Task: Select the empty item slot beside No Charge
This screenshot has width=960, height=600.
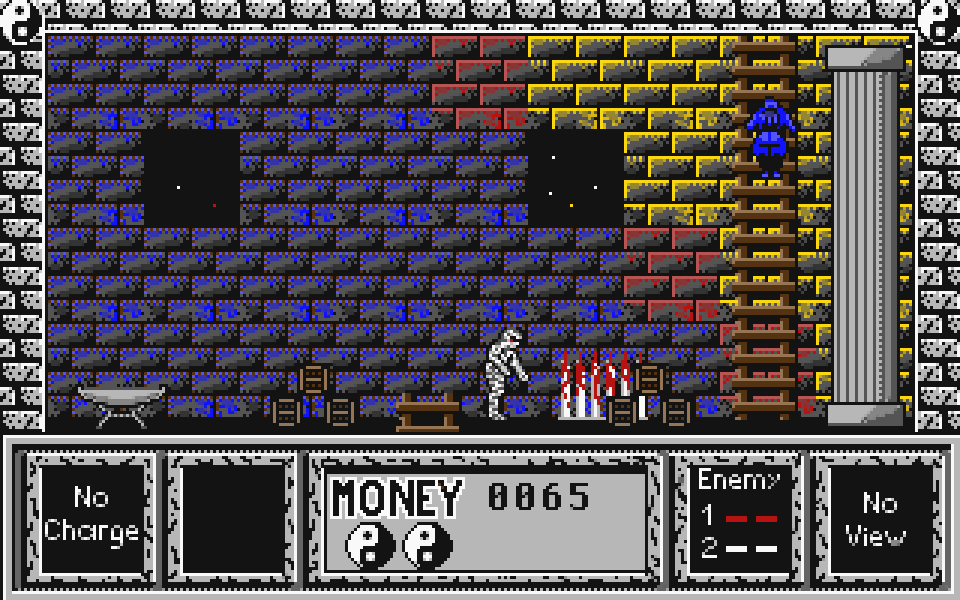Action: tap(234, 515)
